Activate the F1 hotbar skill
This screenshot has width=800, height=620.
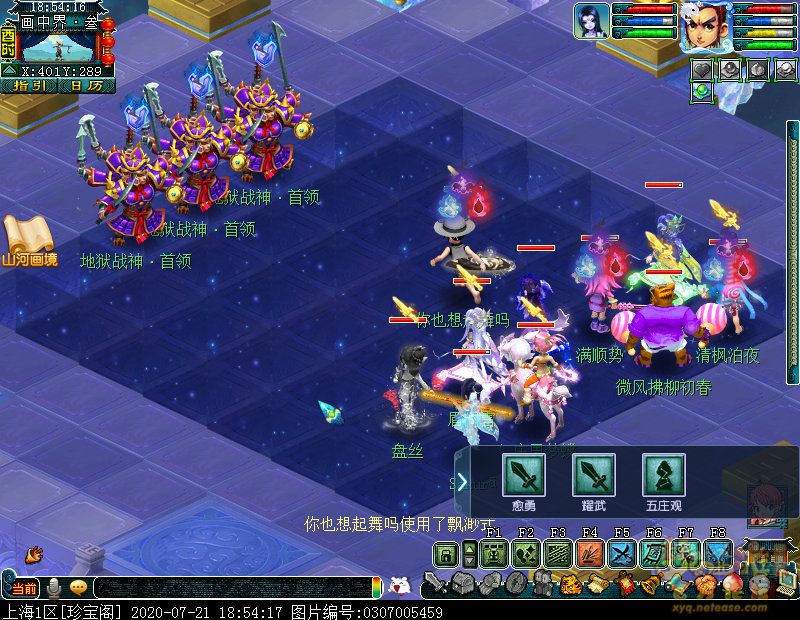coord(494,554)
